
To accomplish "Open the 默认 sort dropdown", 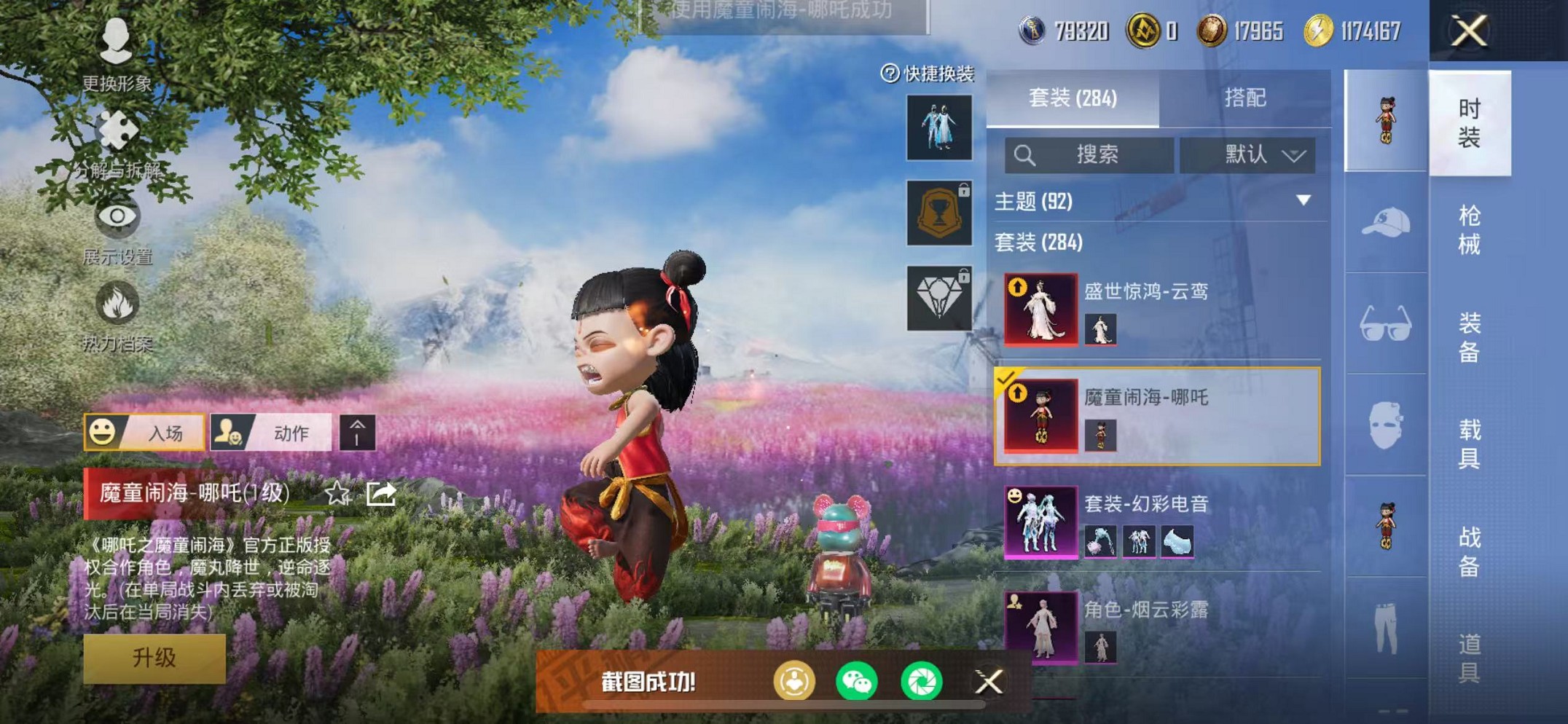I will point(1247,155).
